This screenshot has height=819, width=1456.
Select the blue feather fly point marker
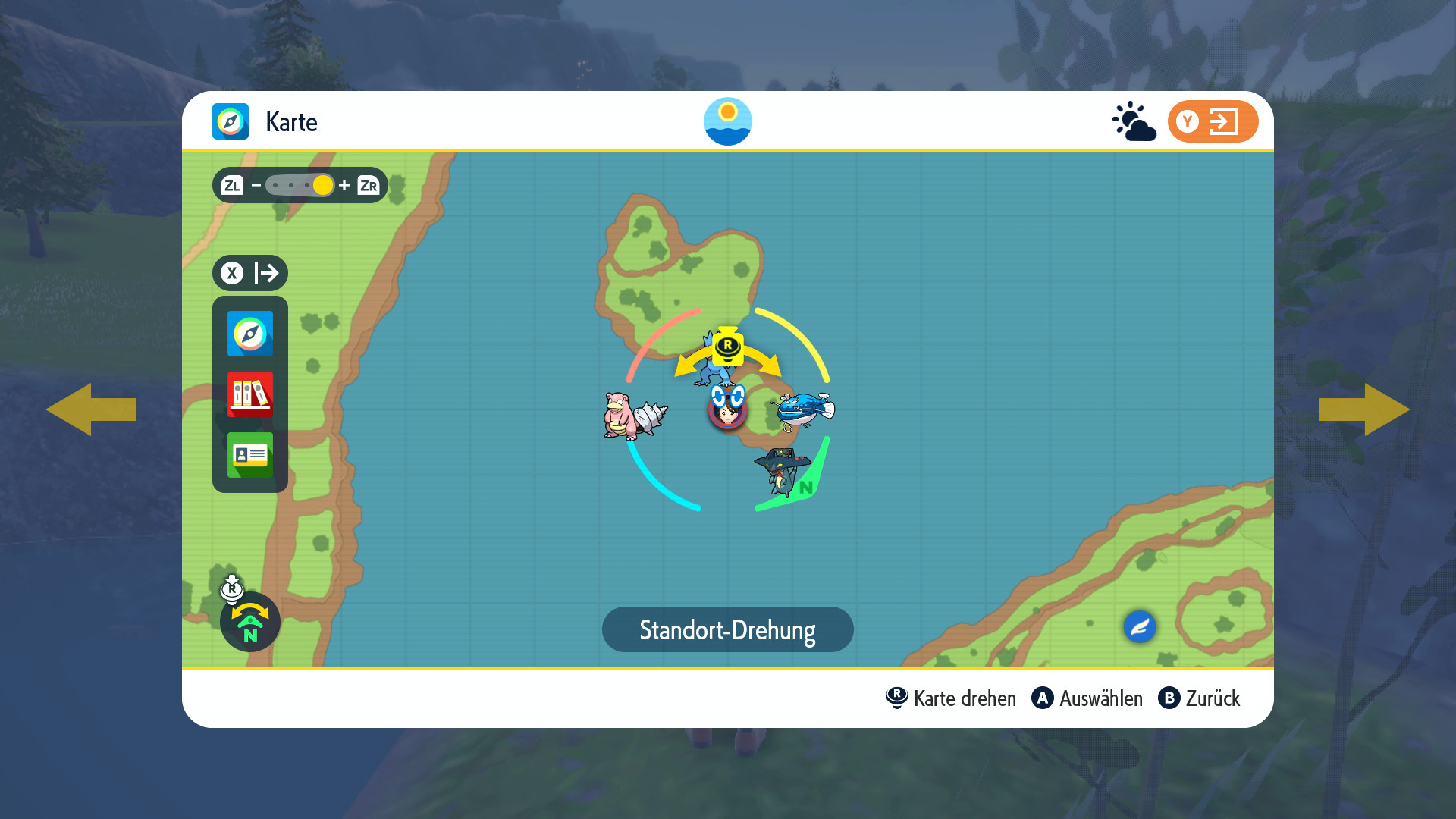tap(1139, 627)
